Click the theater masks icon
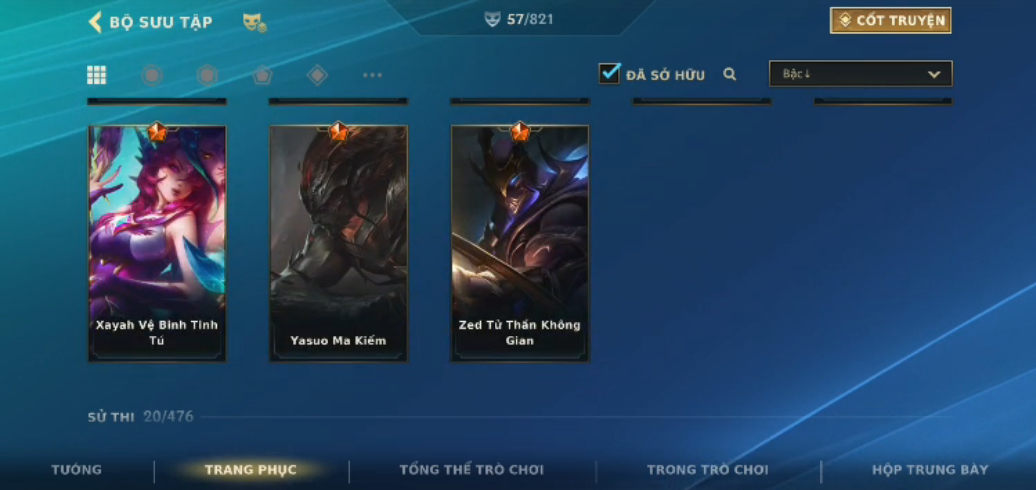Screen dimensions: 1036x490 pos(254,22)
